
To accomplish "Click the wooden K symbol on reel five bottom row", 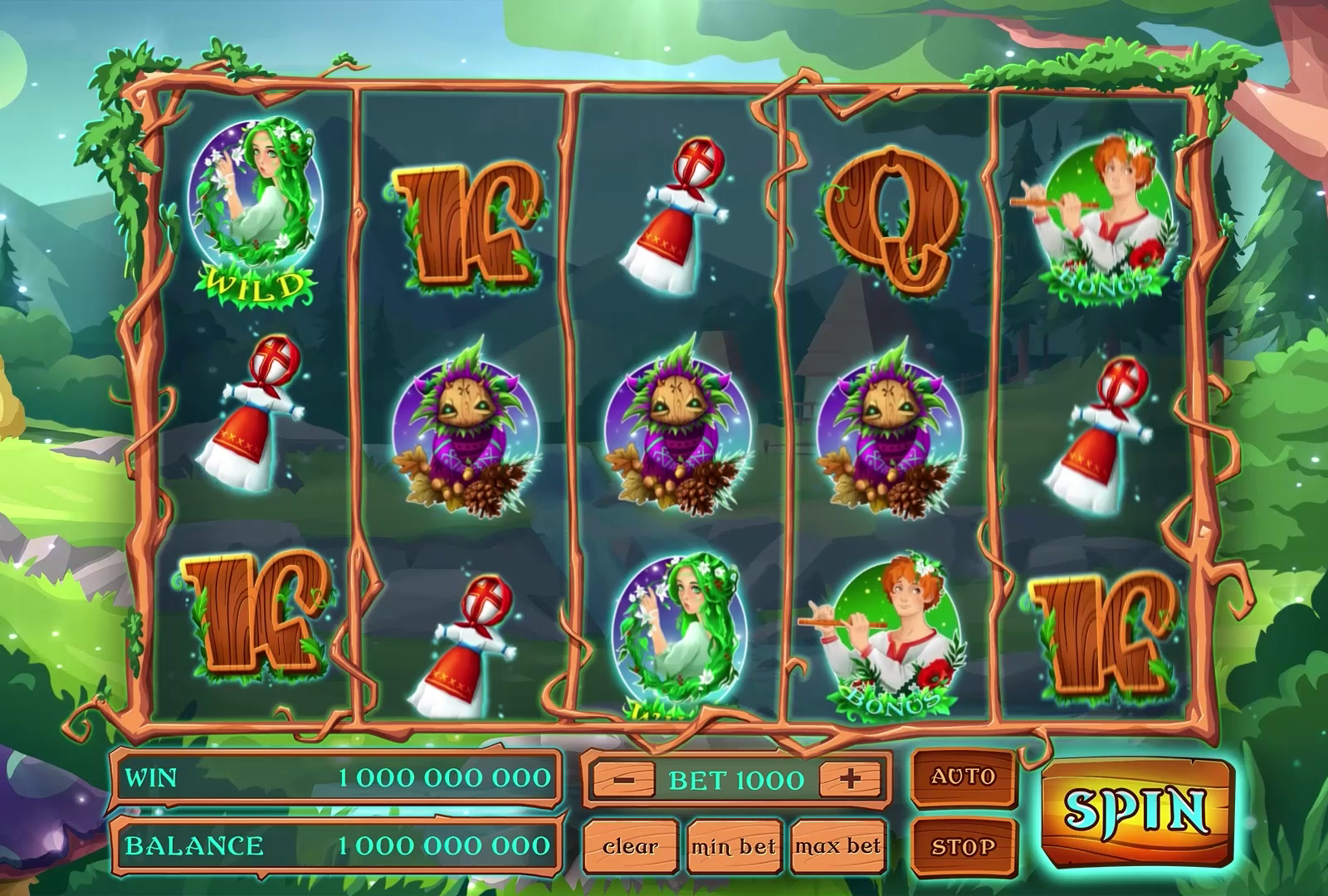I will tap(1104, 631).
